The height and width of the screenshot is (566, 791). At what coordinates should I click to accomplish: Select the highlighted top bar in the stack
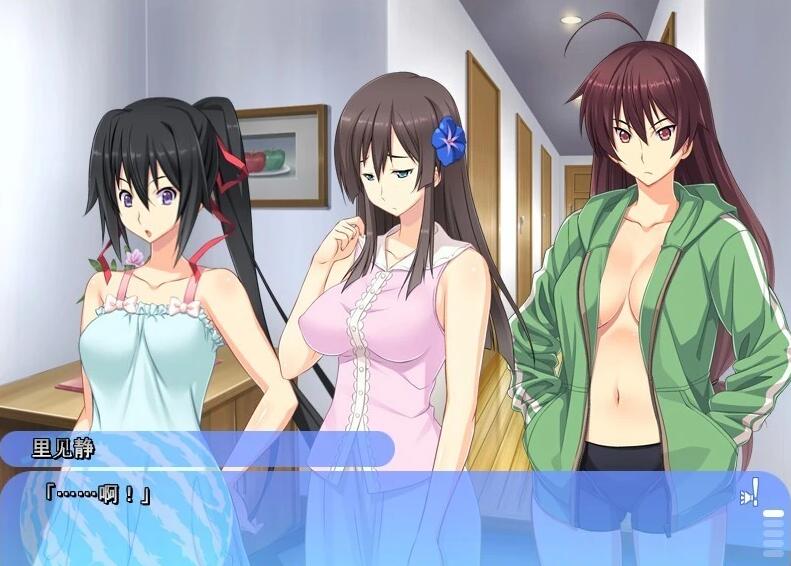pyautogui.click(x=773, y=514)
